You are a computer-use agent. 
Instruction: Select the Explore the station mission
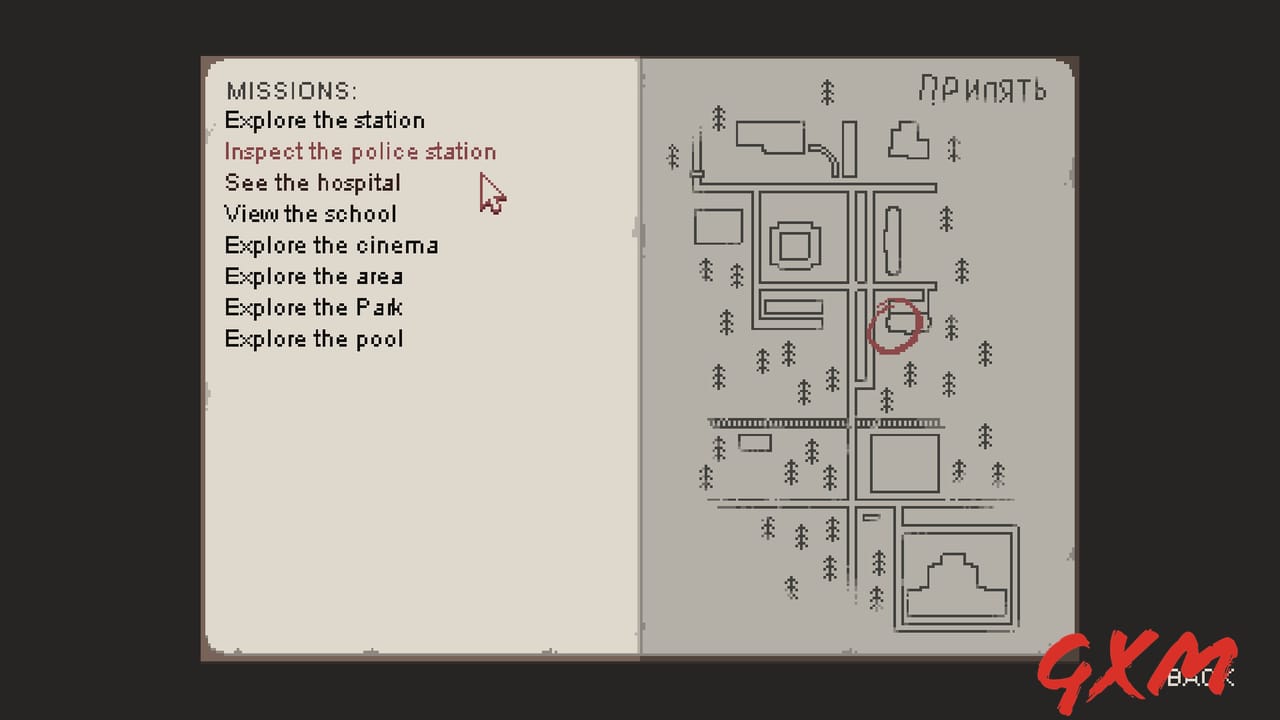tap(325, 120)
